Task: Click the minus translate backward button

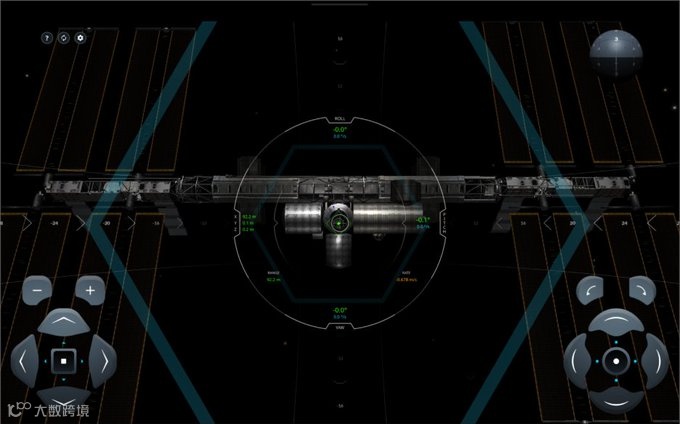Action: point(37,290)
